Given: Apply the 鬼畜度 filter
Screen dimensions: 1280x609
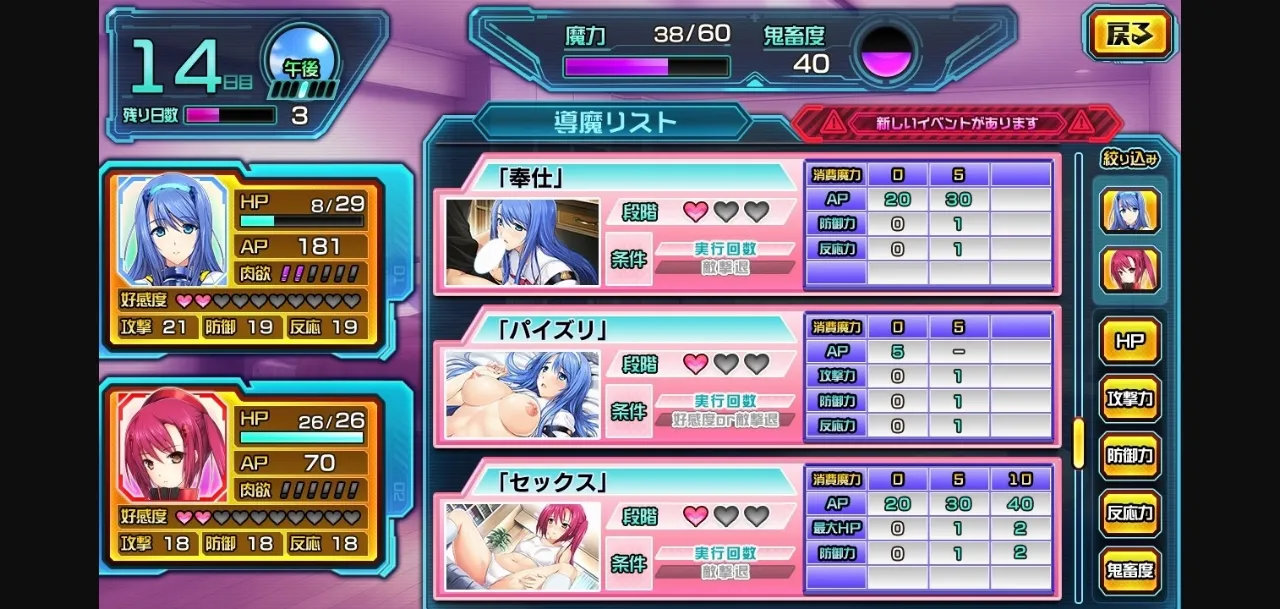Looking at the screenshot, I should pyautogui.click(x=1130, y=571).
